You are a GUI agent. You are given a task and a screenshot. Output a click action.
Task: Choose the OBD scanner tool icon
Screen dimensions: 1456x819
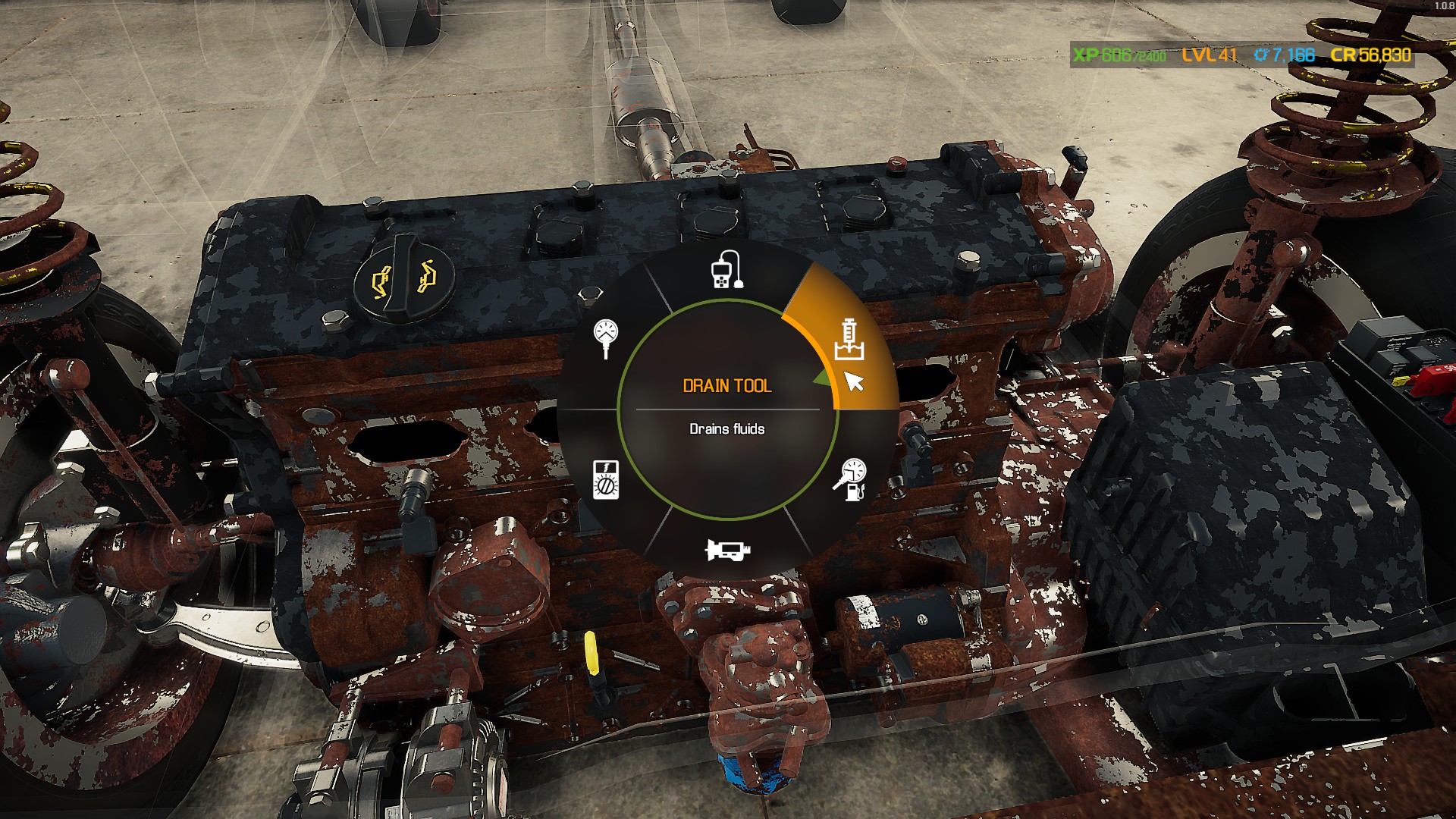point(726,269)
